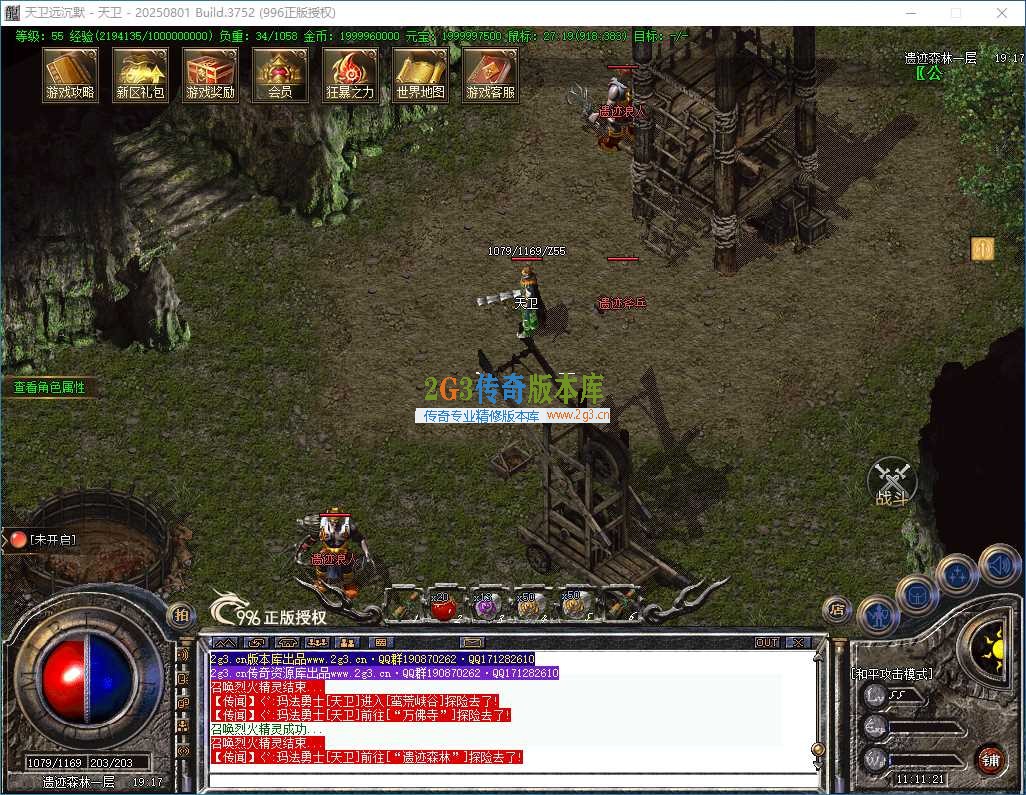Activate 狂暴之力 rage power
This screenshot has width=1026, height=795.
click(350, 74)
